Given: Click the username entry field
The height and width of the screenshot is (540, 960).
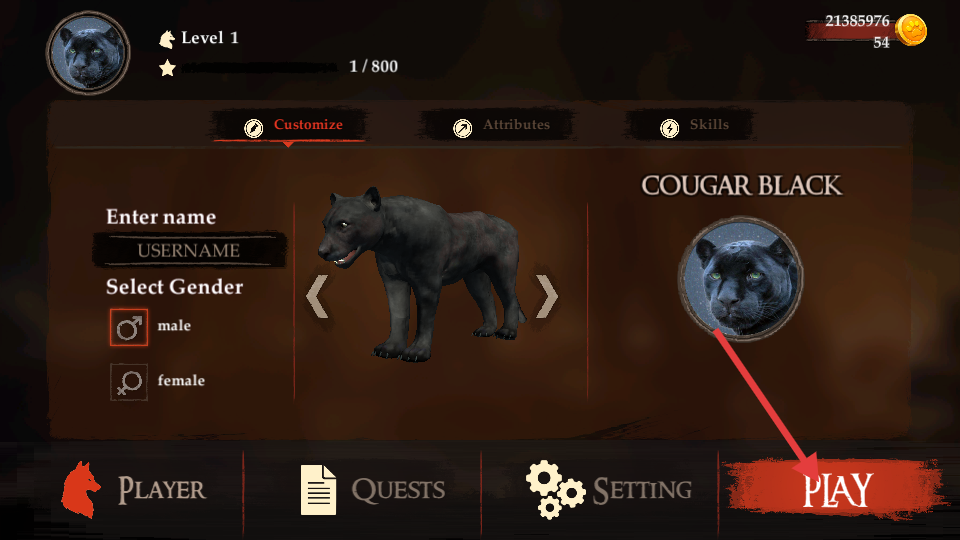Looking at the screenshot, I should 189,250.
